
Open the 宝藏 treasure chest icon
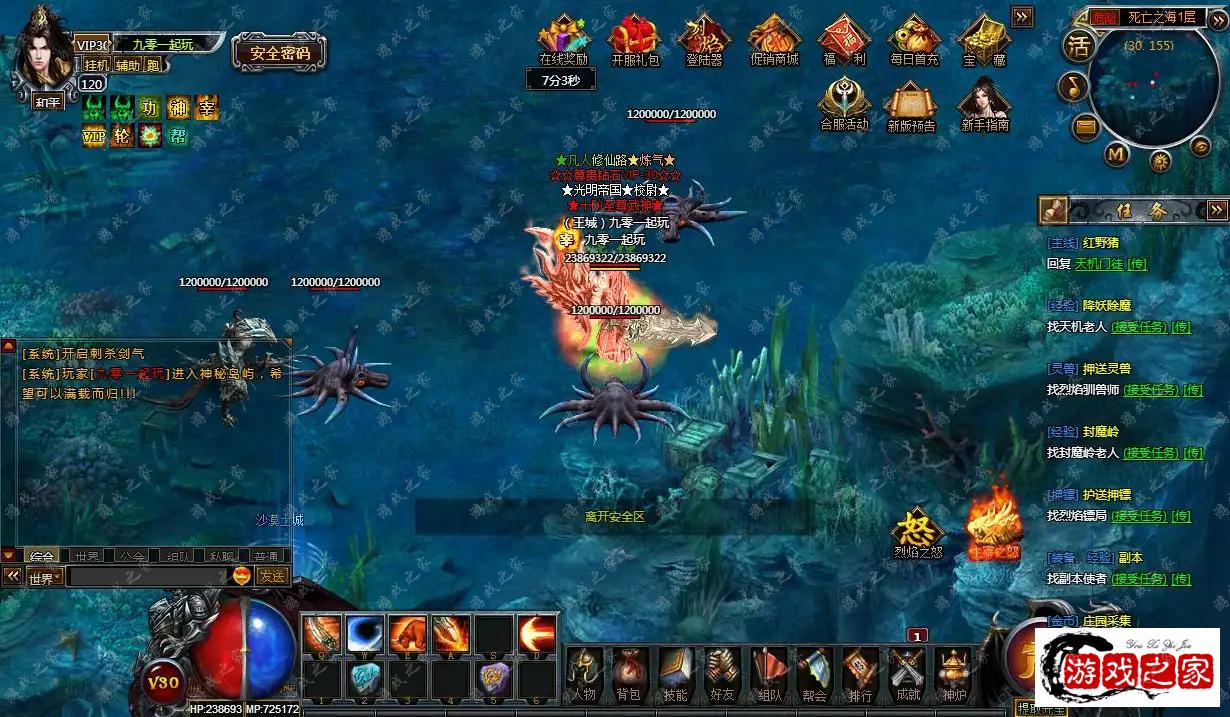(x=984, y=38)
